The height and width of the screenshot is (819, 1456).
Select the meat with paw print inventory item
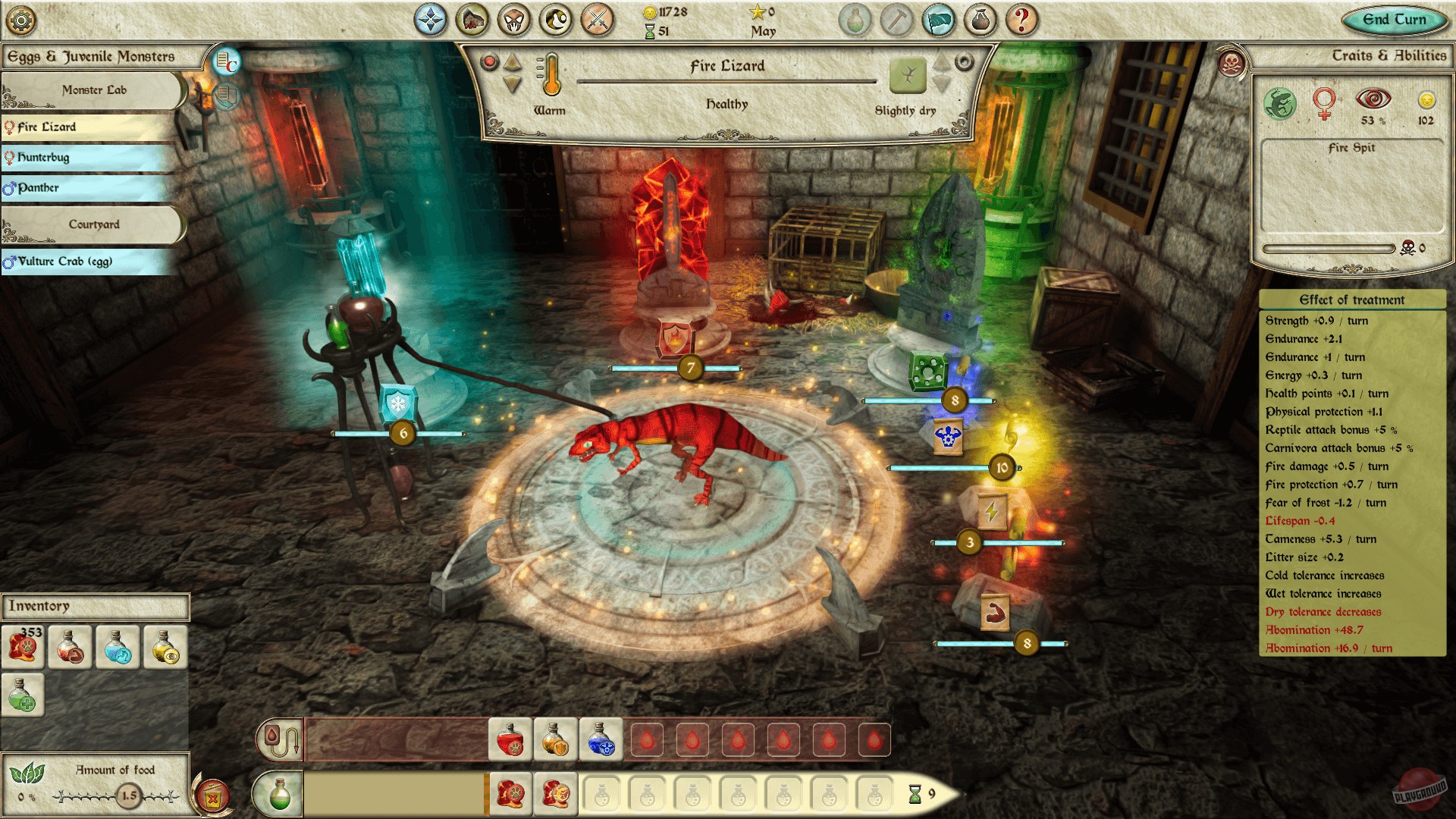[x=23, y=647]
